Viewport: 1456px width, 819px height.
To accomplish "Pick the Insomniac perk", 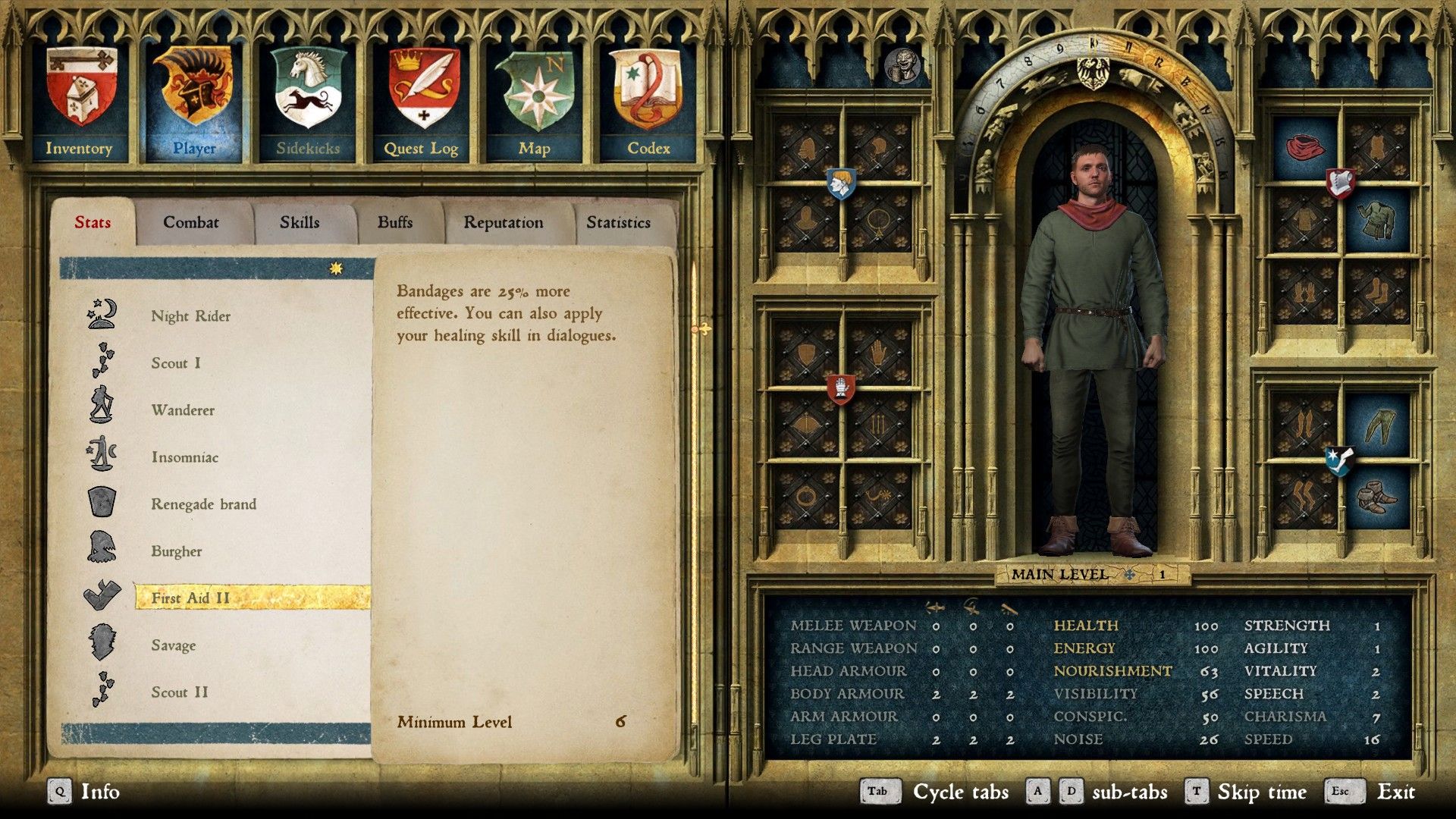I will click(185, 457).
